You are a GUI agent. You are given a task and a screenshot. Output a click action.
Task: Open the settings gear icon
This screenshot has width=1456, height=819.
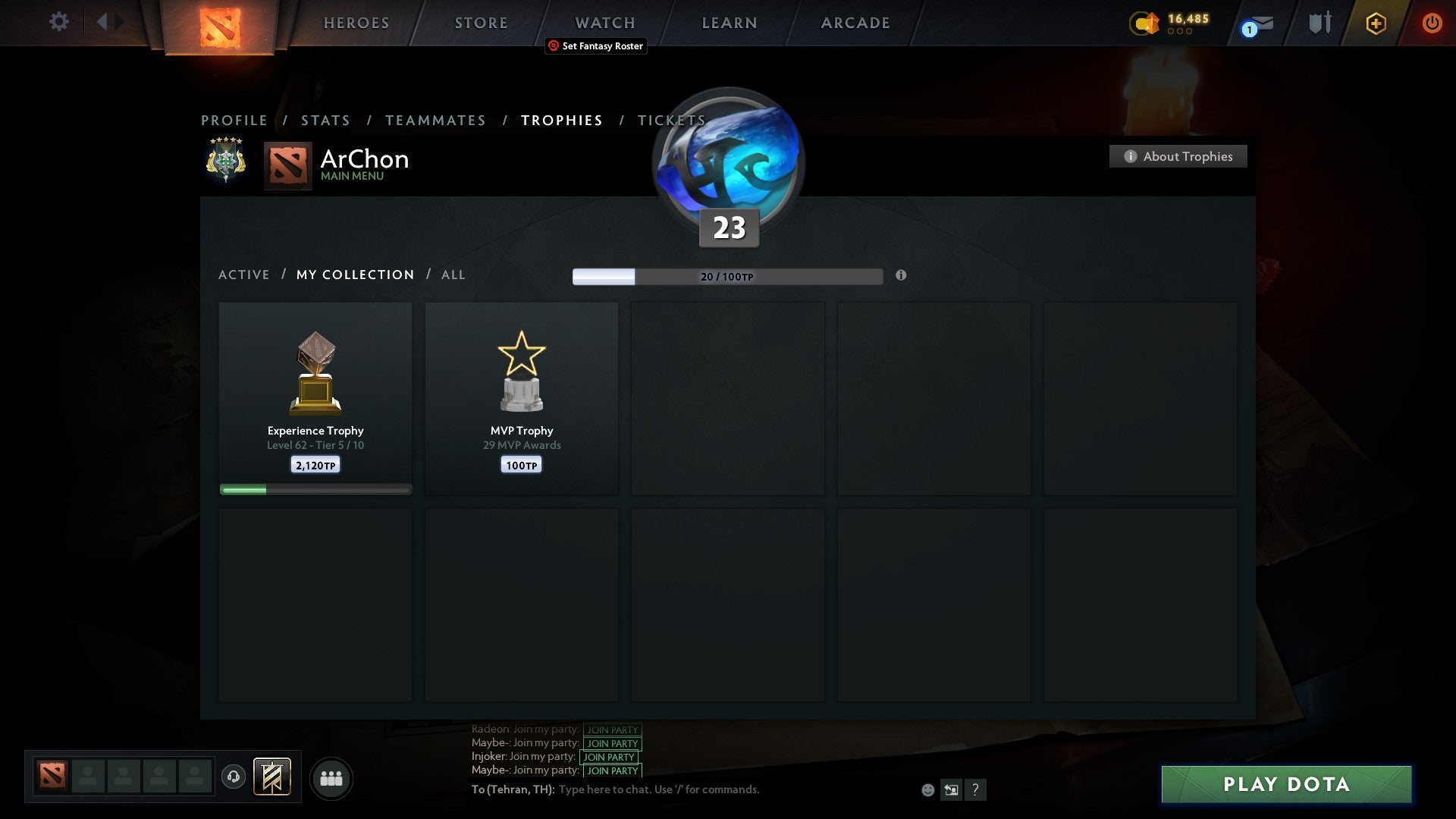[58, 22]
